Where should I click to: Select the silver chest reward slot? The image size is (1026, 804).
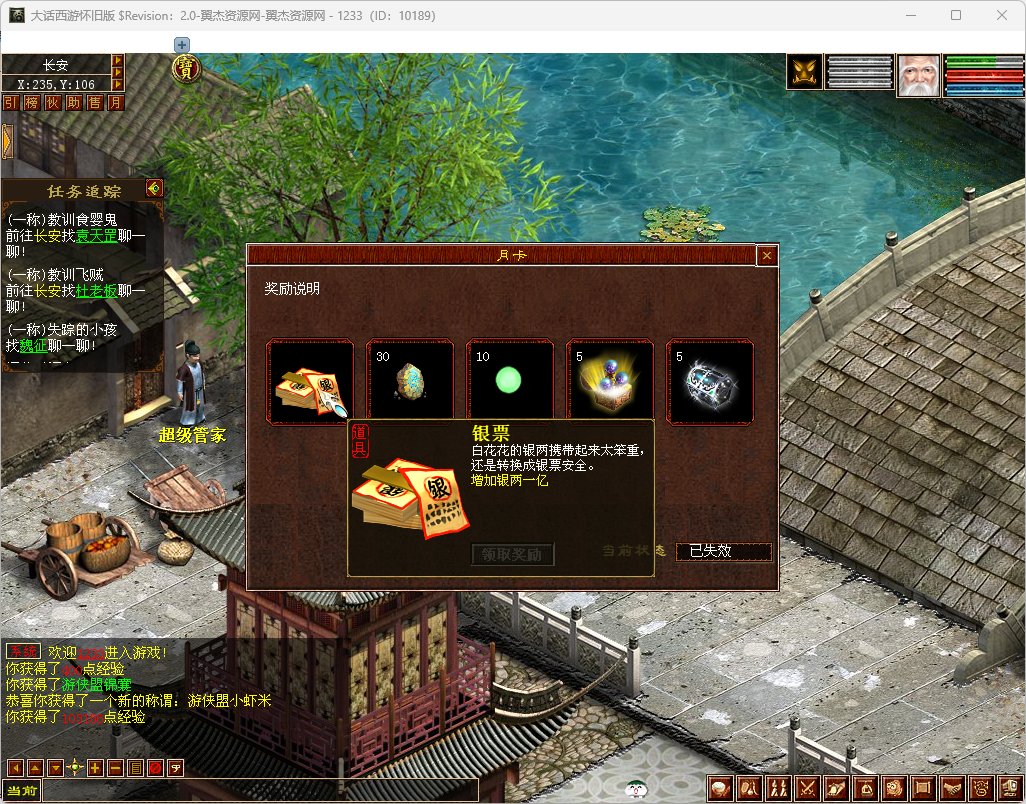[710, 381]
